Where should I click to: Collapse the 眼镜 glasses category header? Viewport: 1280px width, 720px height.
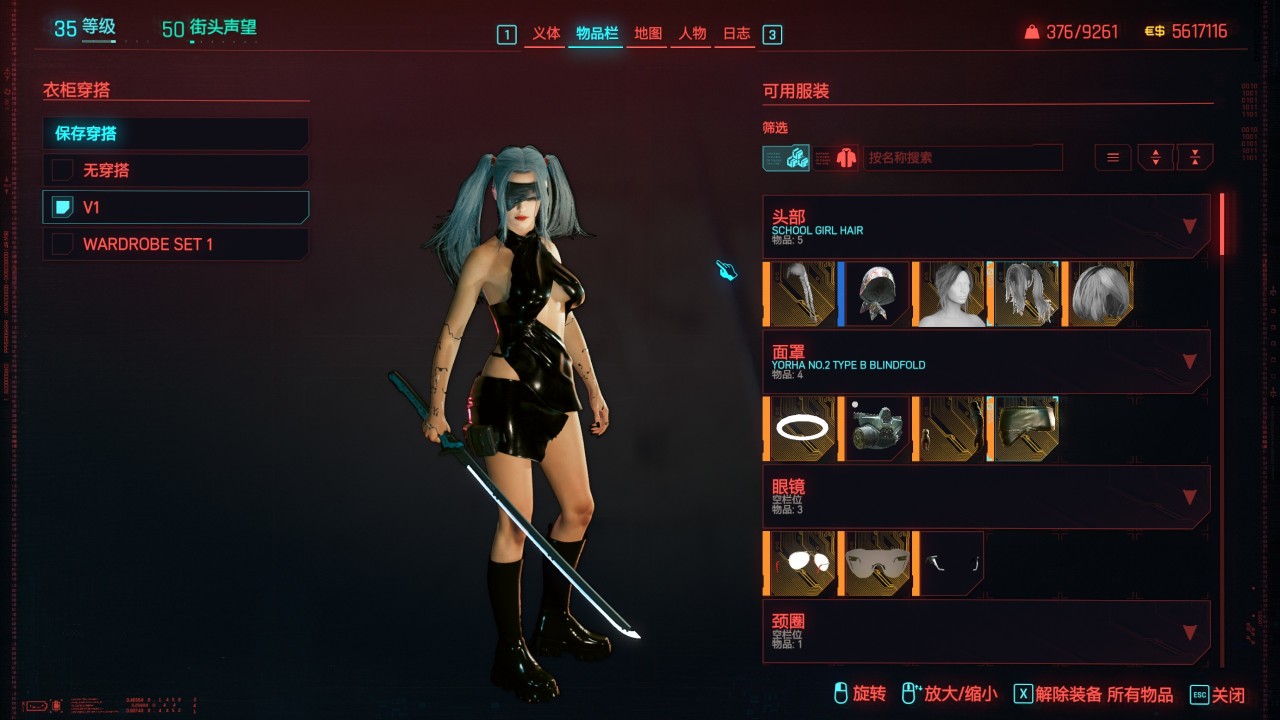pos(1189,497)
